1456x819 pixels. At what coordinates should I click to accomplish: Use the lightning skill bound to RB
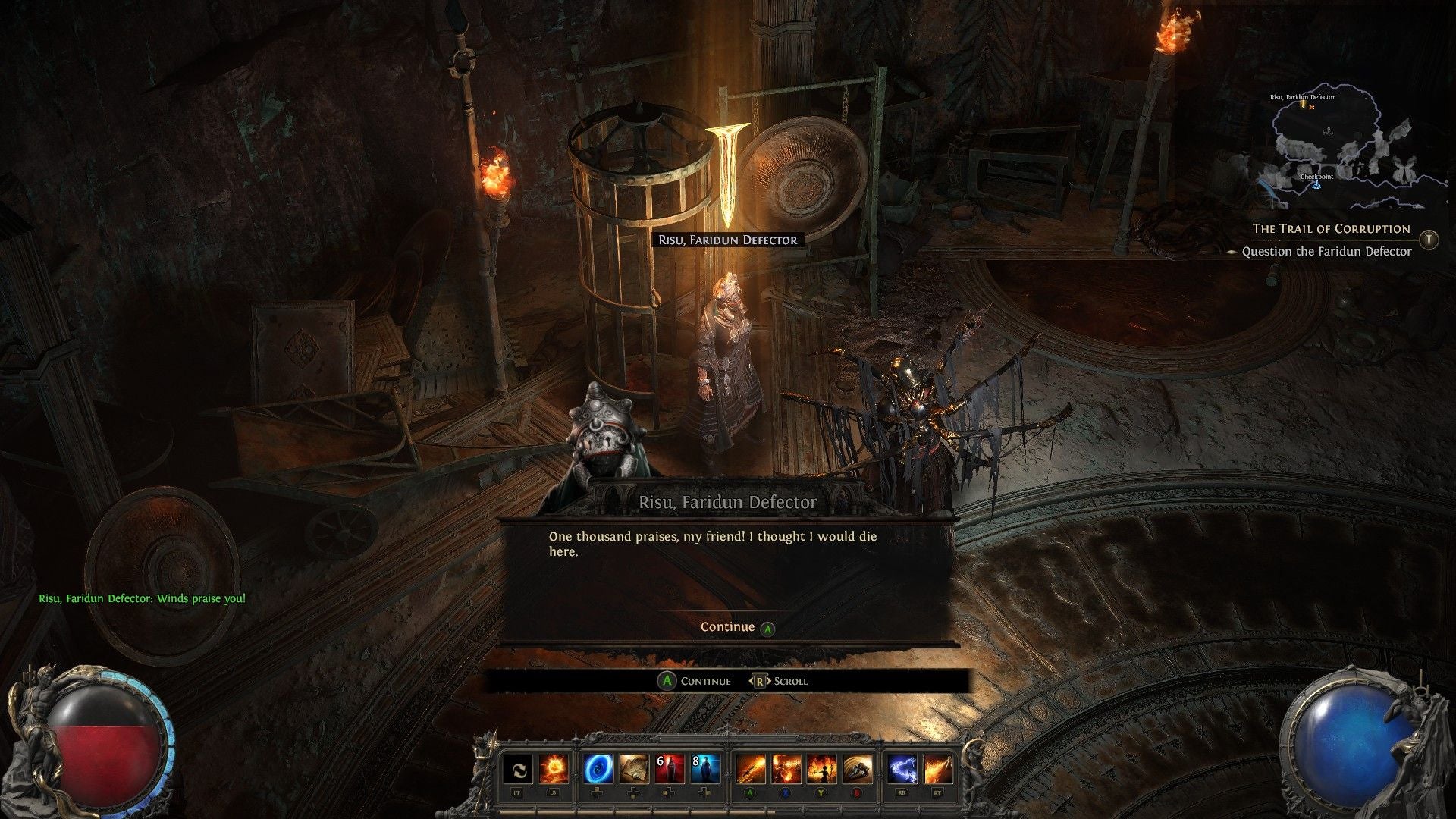coord(904,769)
